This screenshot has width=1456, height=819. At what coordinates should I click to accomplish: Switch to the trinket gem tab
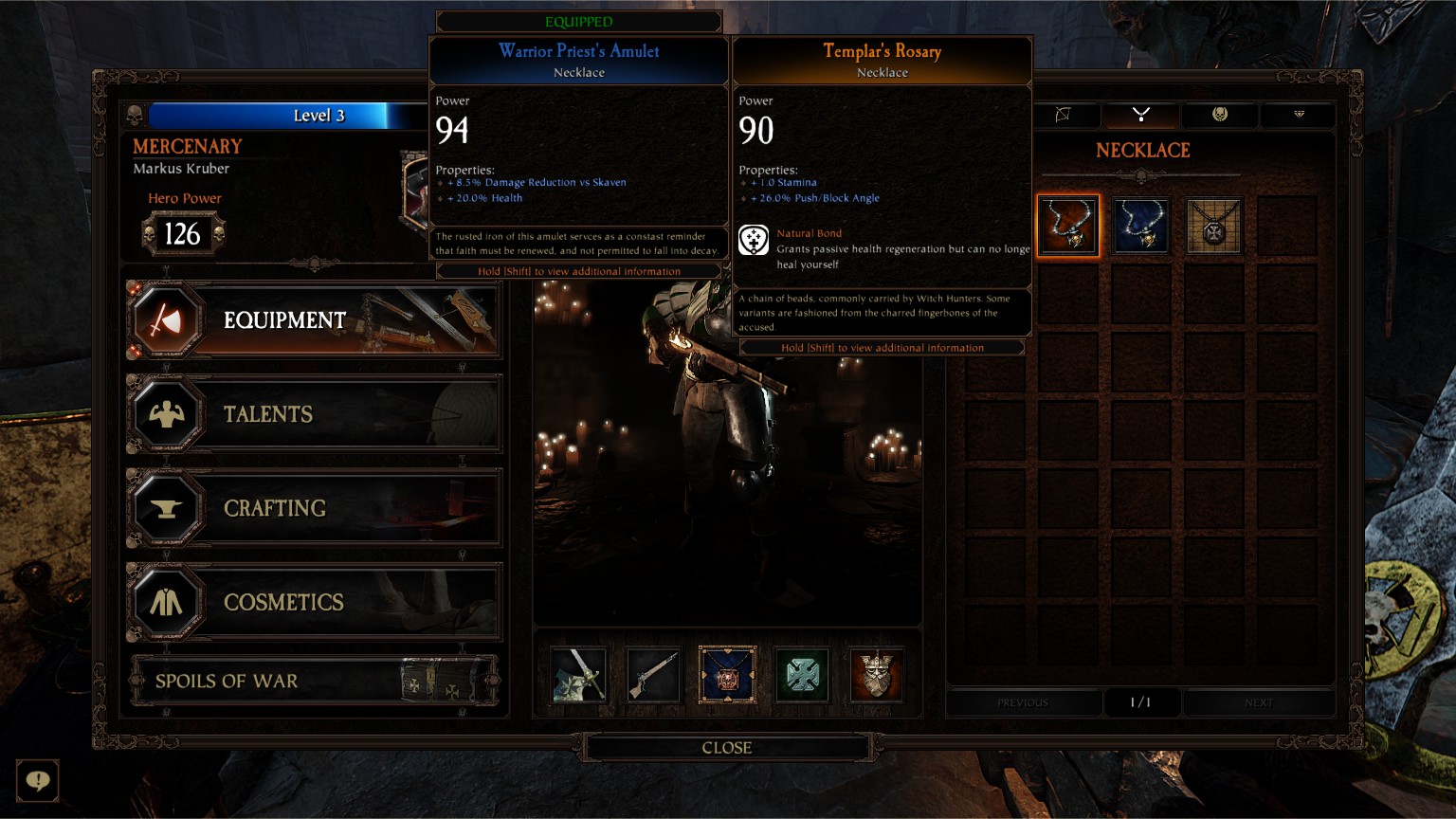tap(1299, 115)
